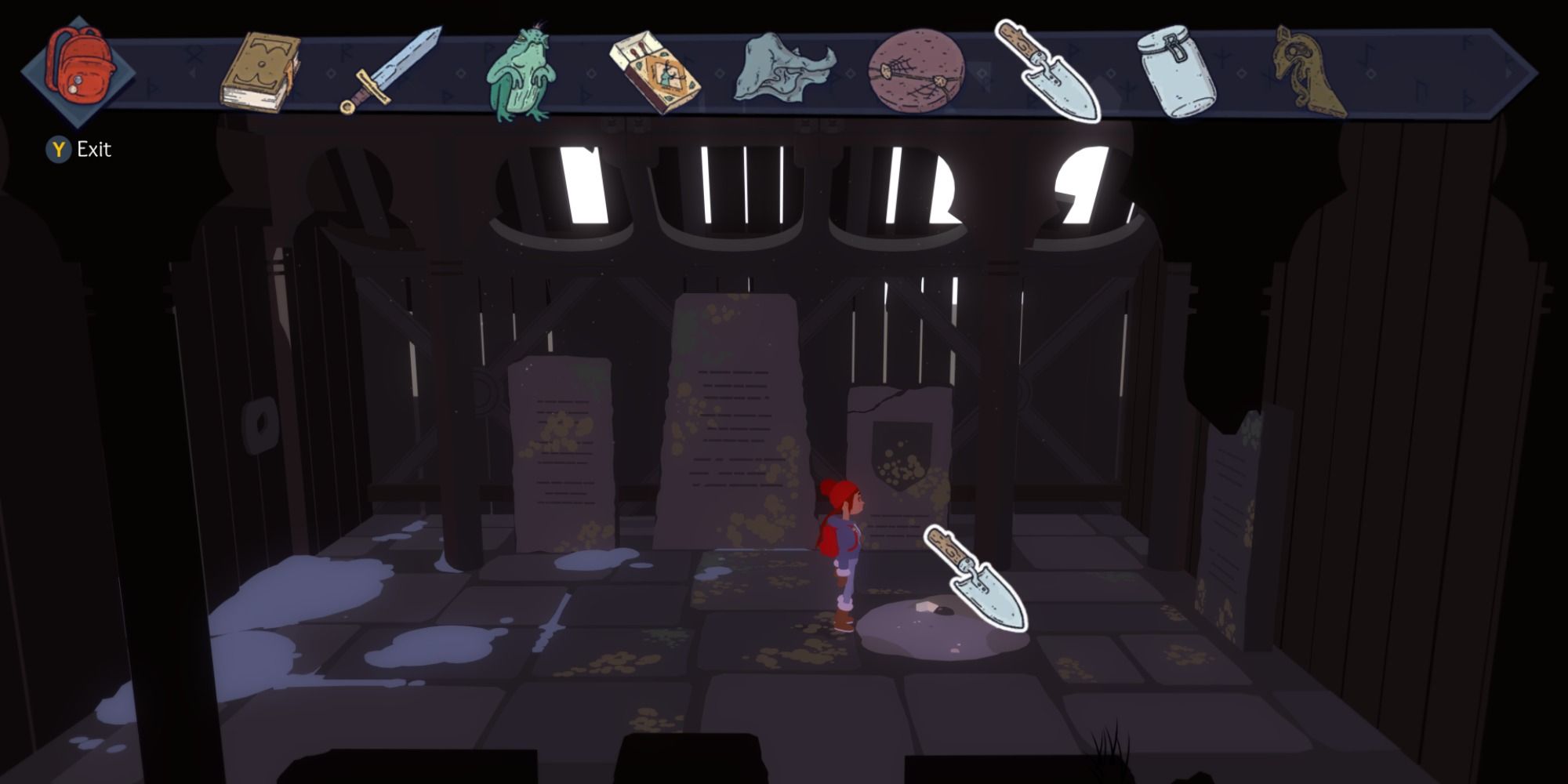Select the frog inventory item

coord(521,71)
